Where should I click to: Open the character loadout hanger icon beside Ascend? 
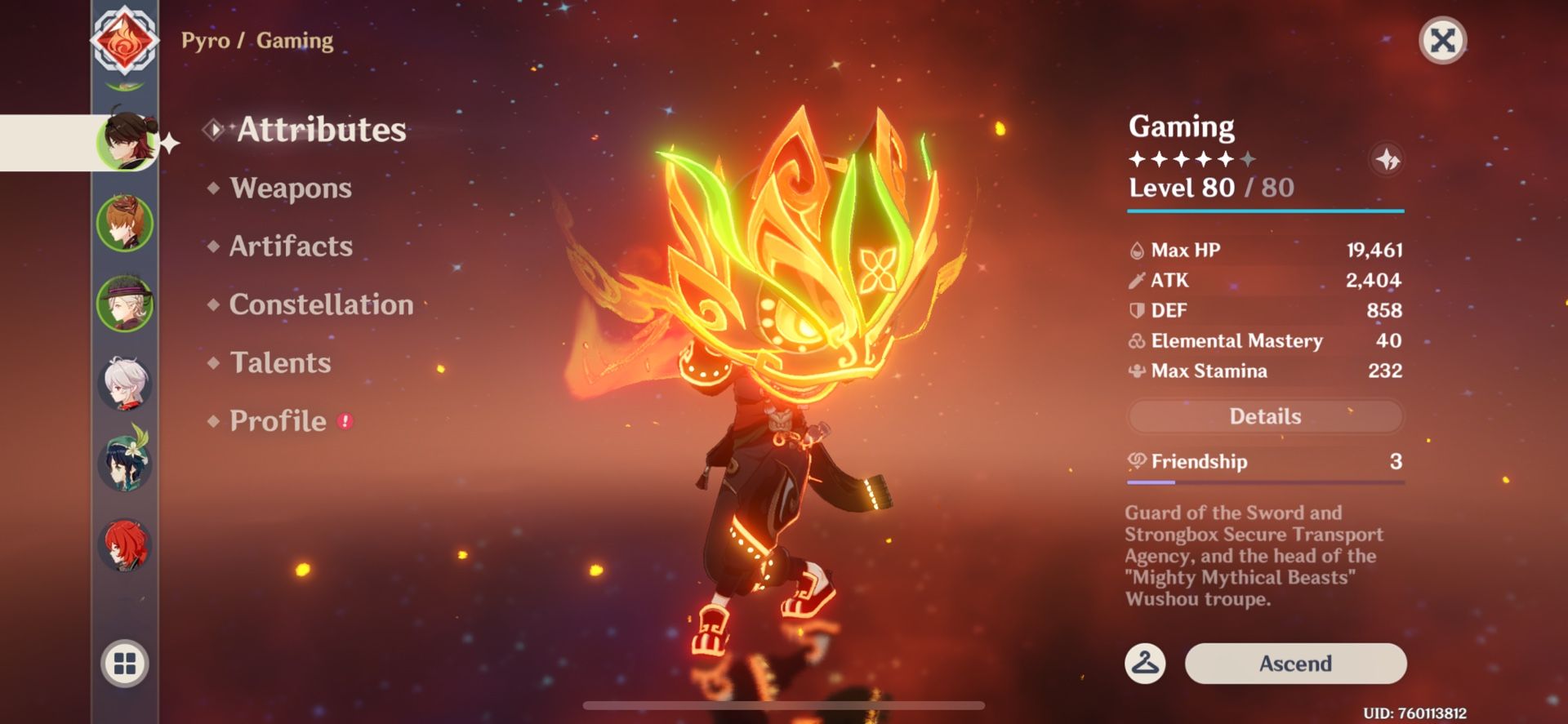click(1143, 664)
